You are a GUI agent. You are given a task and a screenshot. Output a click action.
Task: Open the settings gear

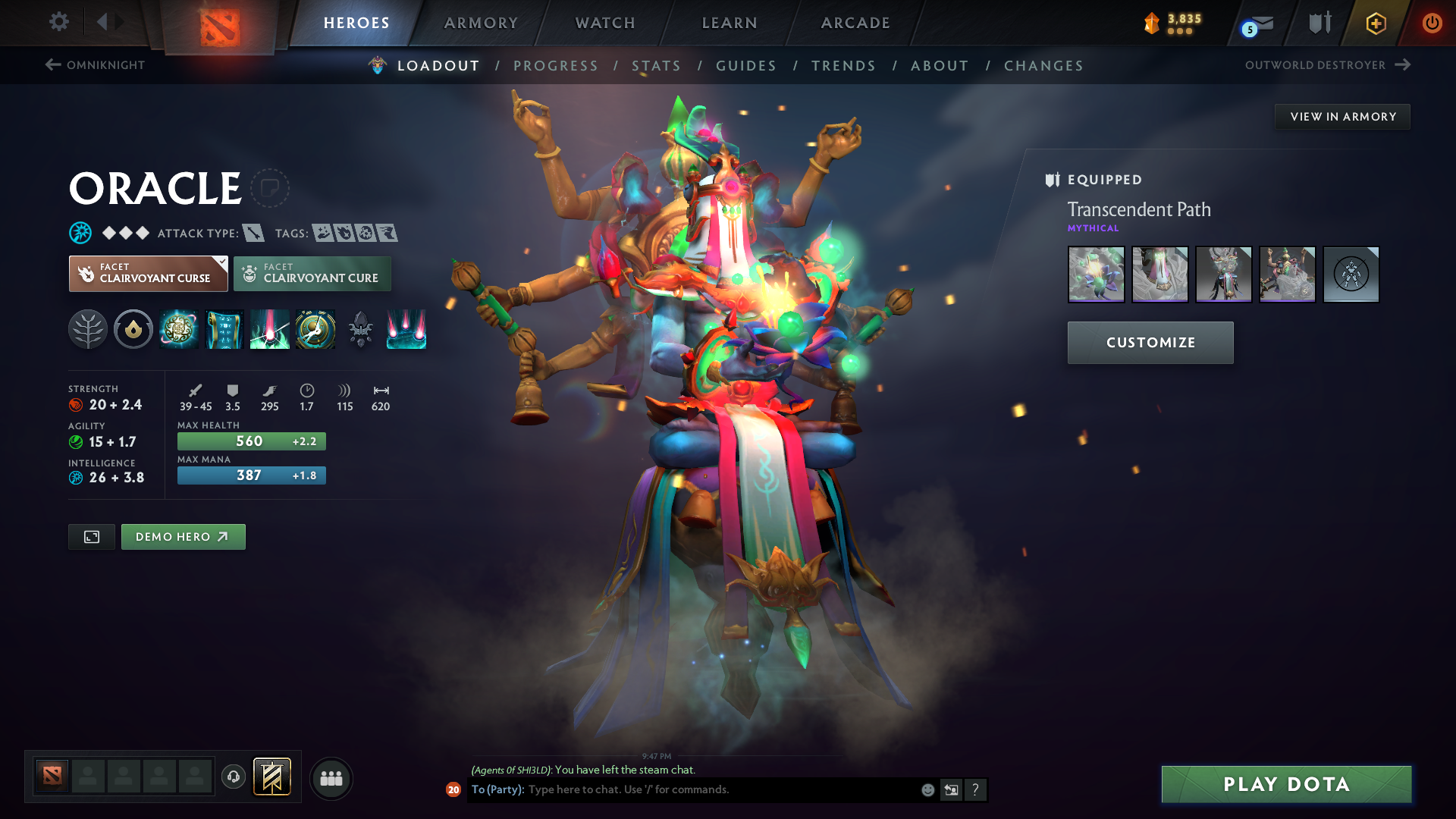[59, 23]
